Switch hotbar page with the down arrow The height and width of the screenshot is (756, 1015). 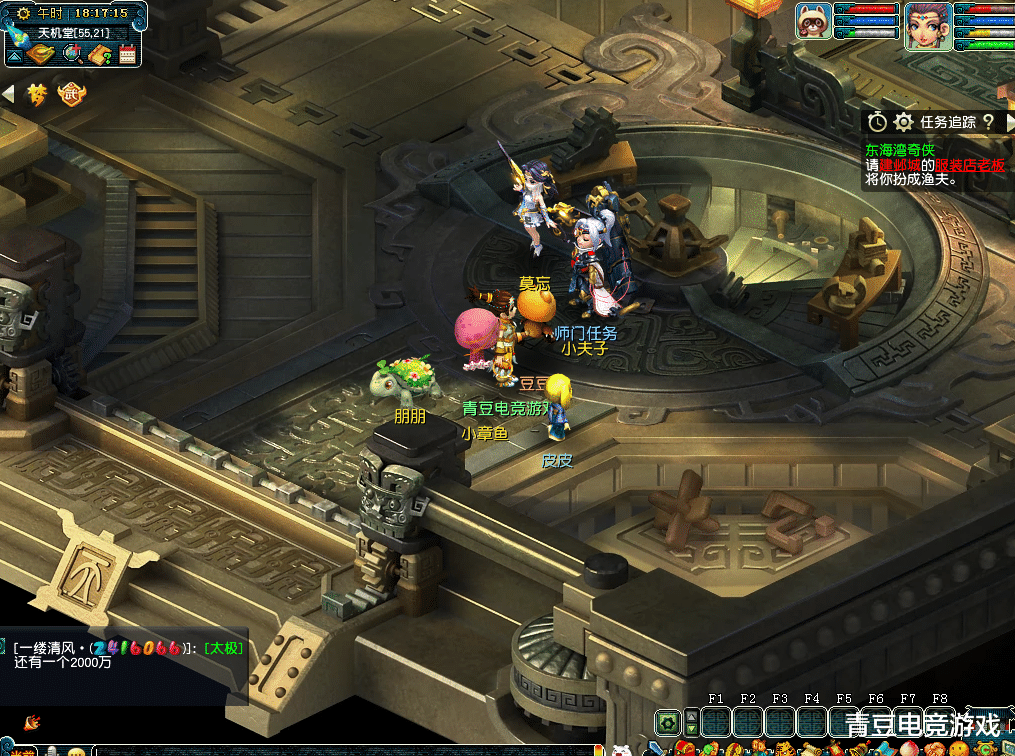point(691,729)
